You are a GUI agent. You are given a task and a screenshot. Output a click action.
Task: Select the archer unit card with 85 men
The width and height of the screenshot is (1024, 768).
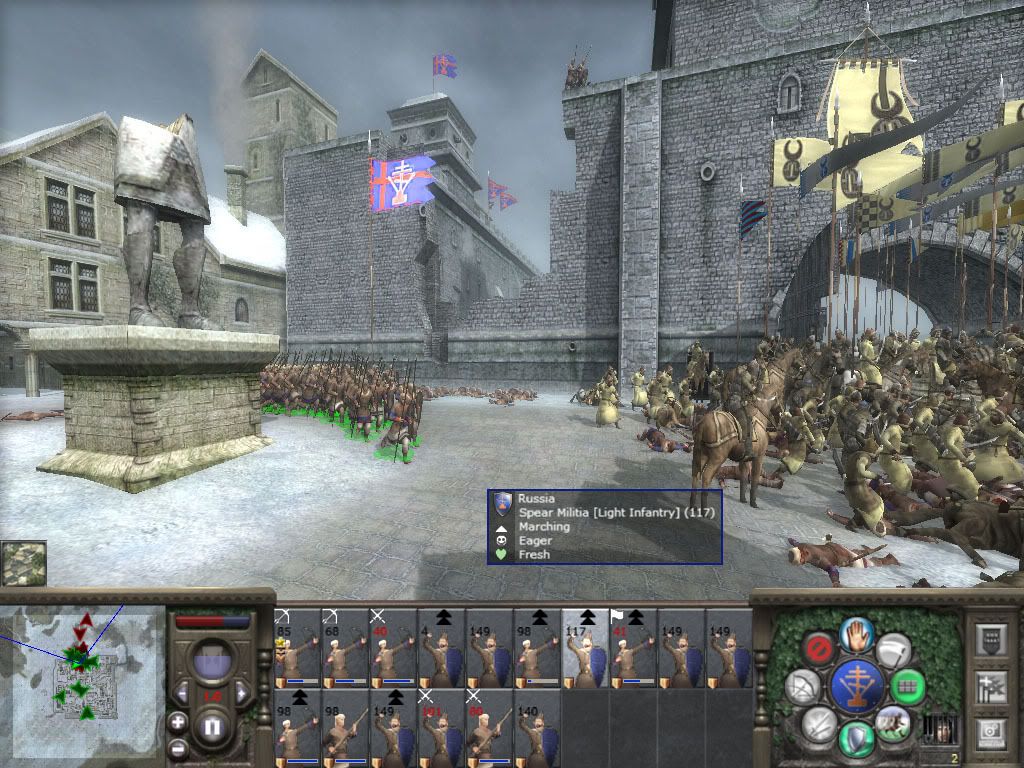[297, 647]
